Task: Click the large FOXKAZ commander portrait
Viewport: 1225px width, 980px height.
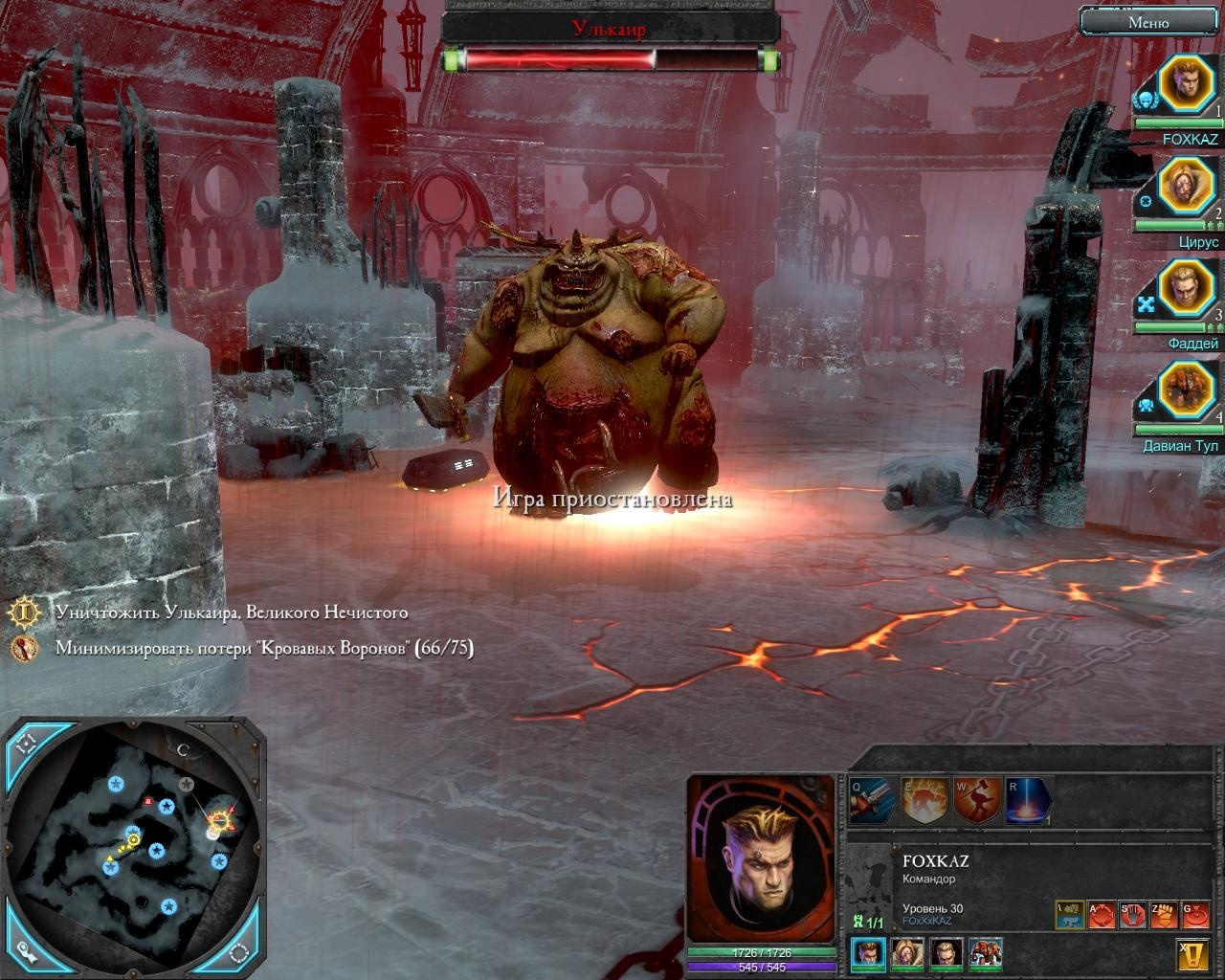Action: (761, 858)
